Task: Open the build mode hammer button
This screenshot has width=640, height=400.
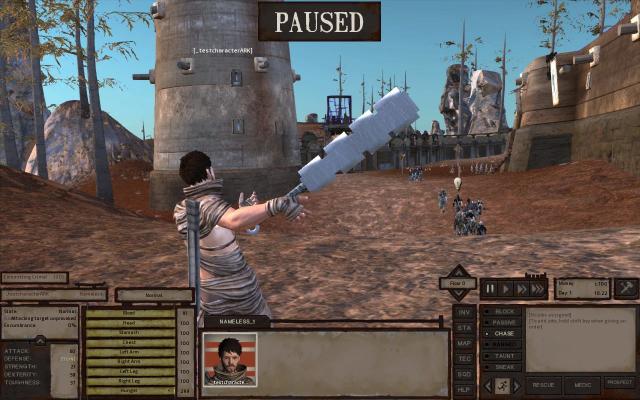Action: [626, 288]
